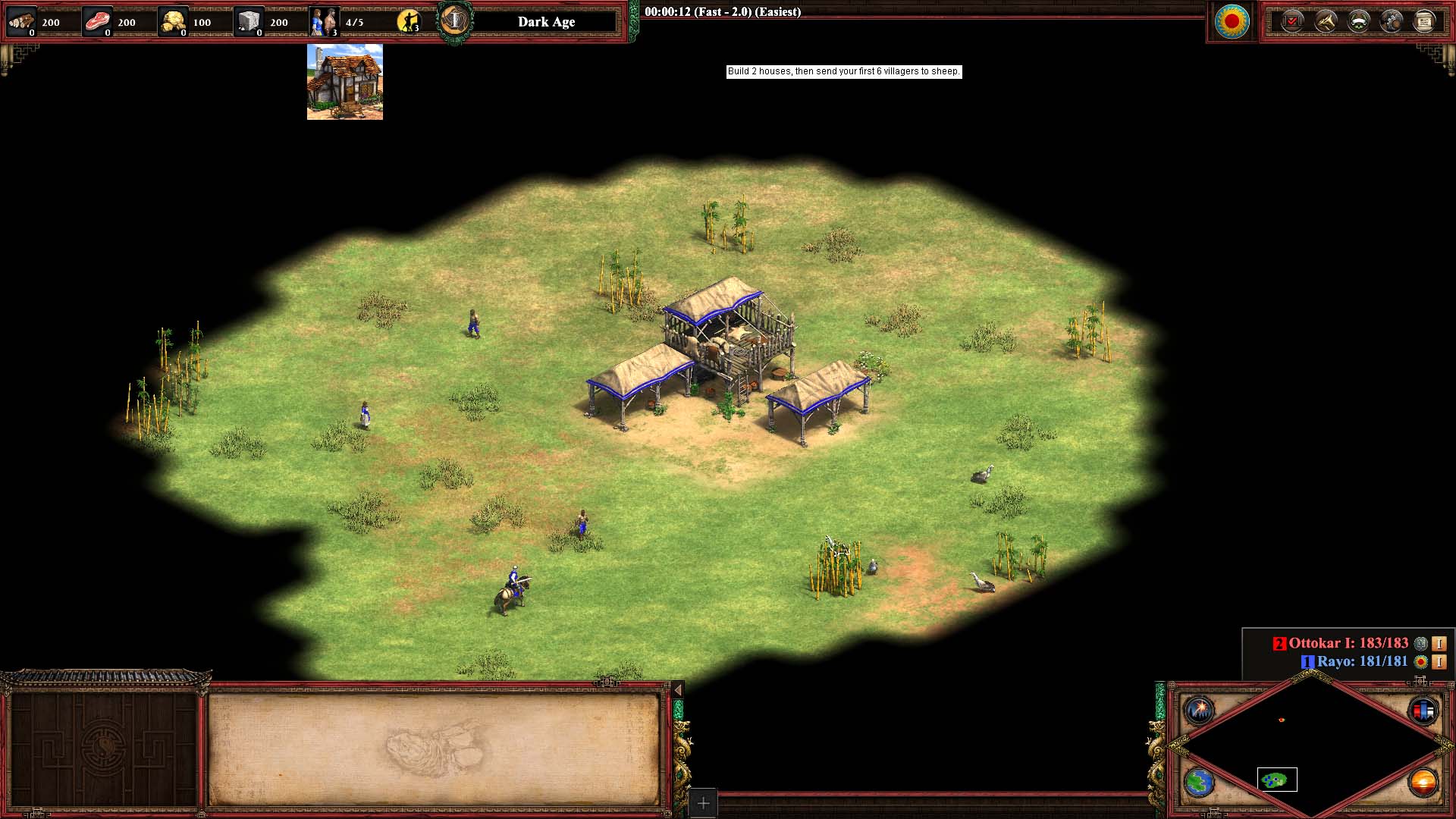
Task: Open the tech tree button
Action: pos(1392,21)
